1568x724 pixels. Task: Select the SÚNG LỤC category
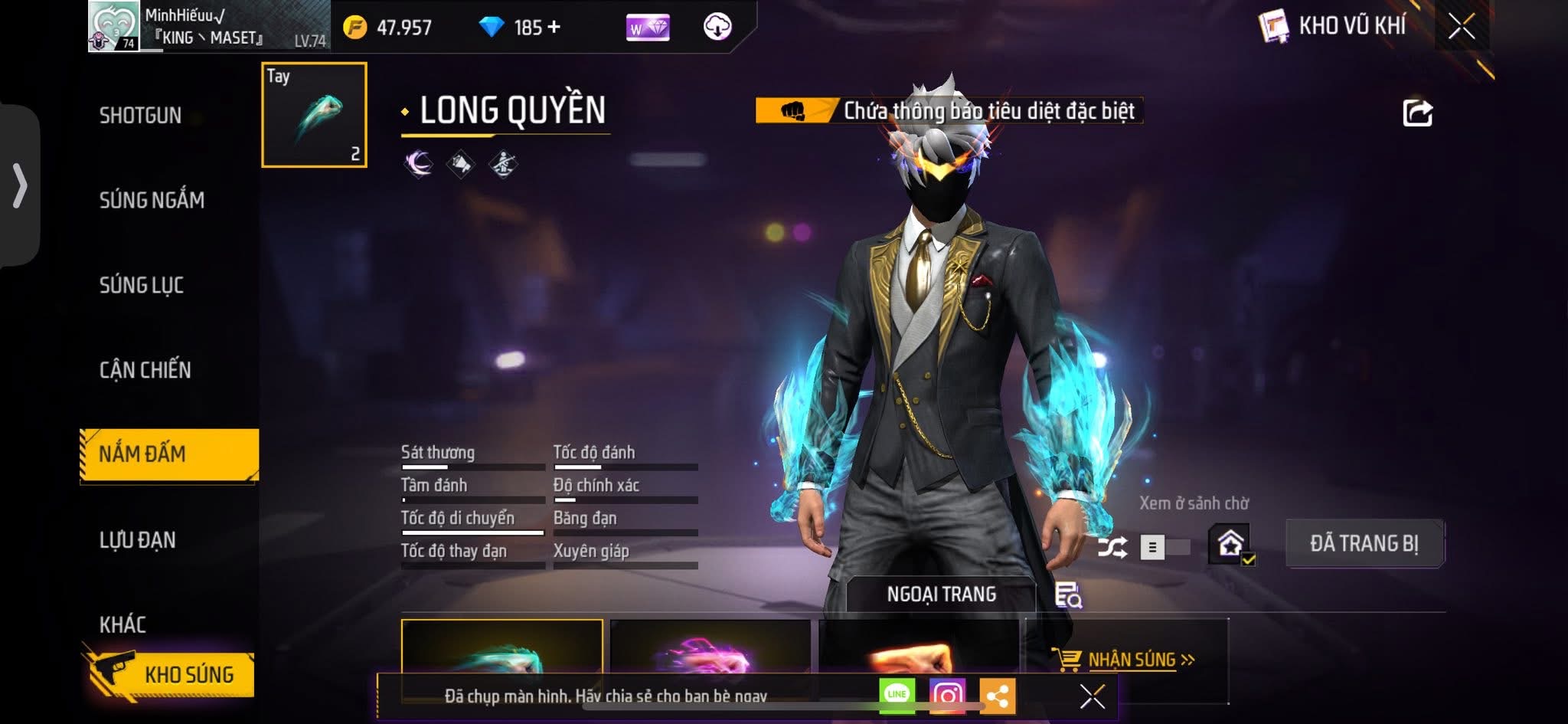click(142, 285)
